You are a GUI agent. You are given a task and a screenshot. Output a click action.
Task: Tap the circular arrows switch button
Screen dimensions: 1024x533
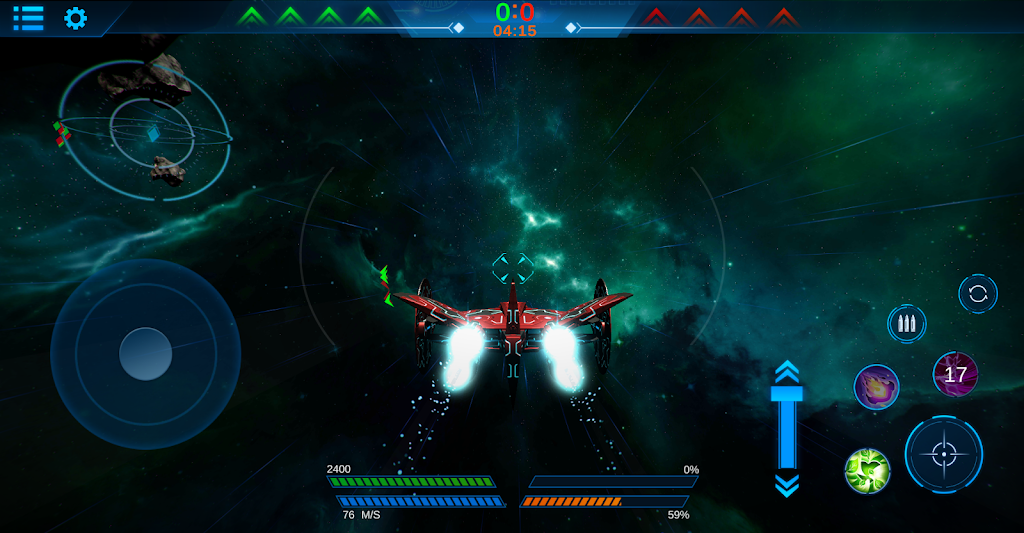977,294
